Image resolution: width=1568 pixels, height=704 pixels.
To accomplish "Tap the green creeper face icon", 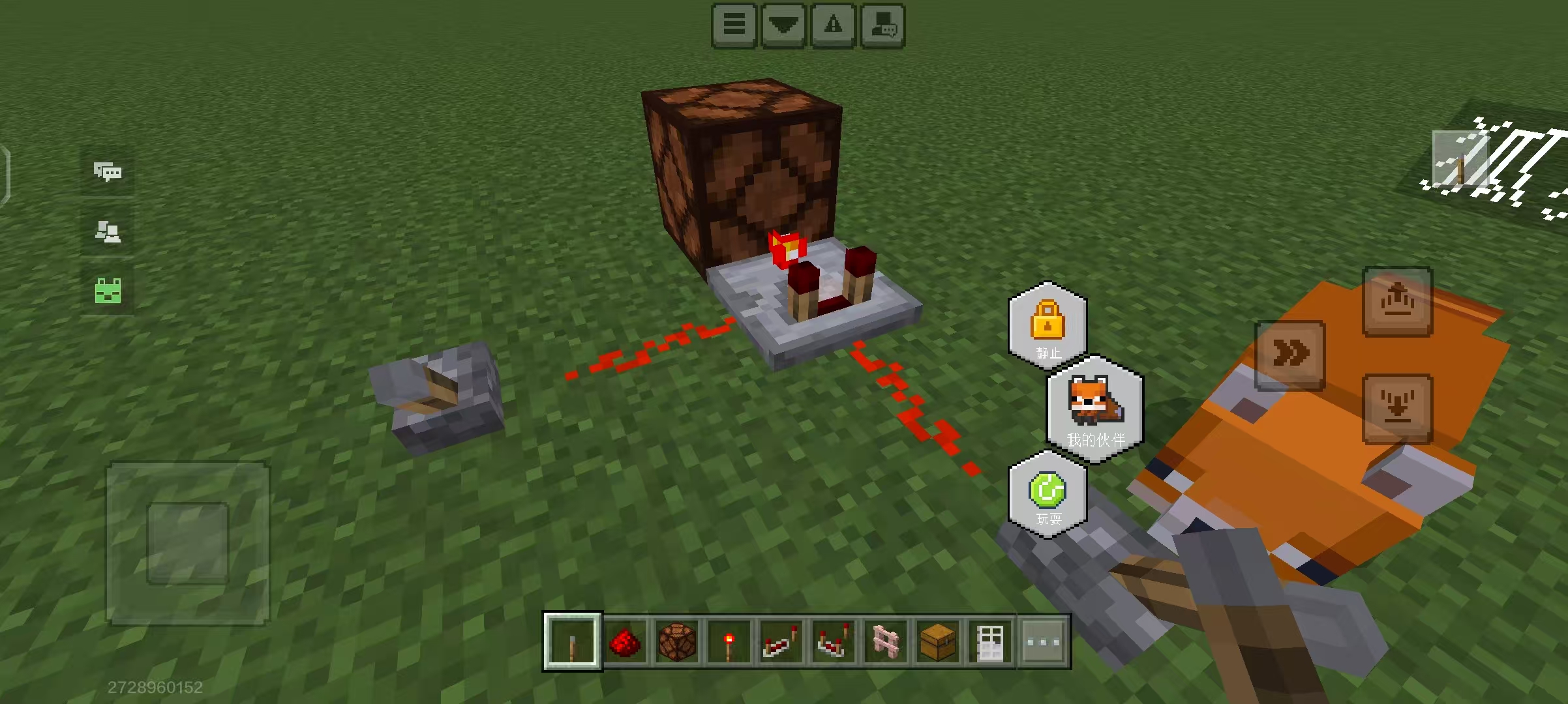I will (x=108, y=291).
